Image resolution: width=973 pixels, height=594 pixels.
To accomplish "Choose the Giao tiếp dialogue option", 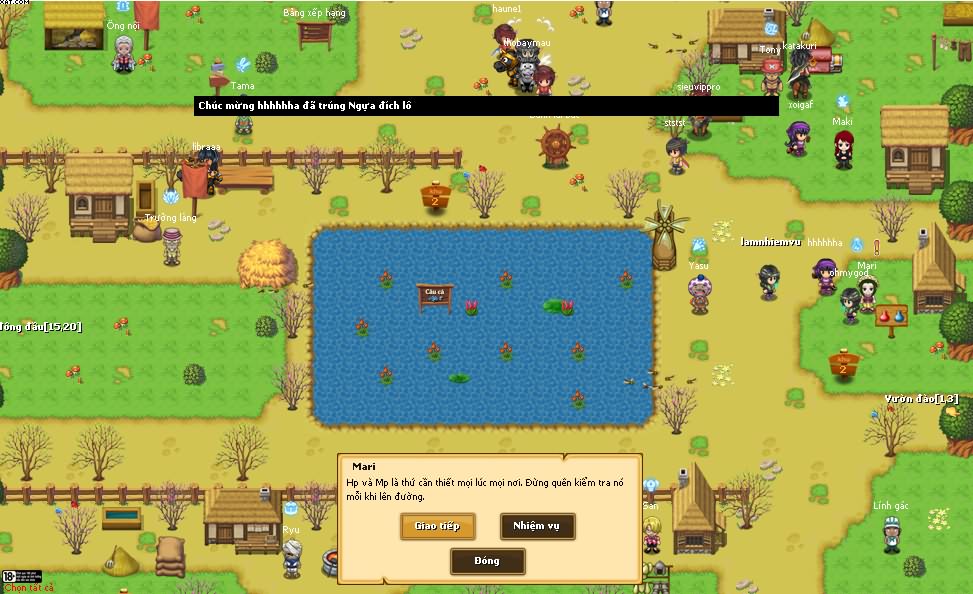I will coord(437,526).
